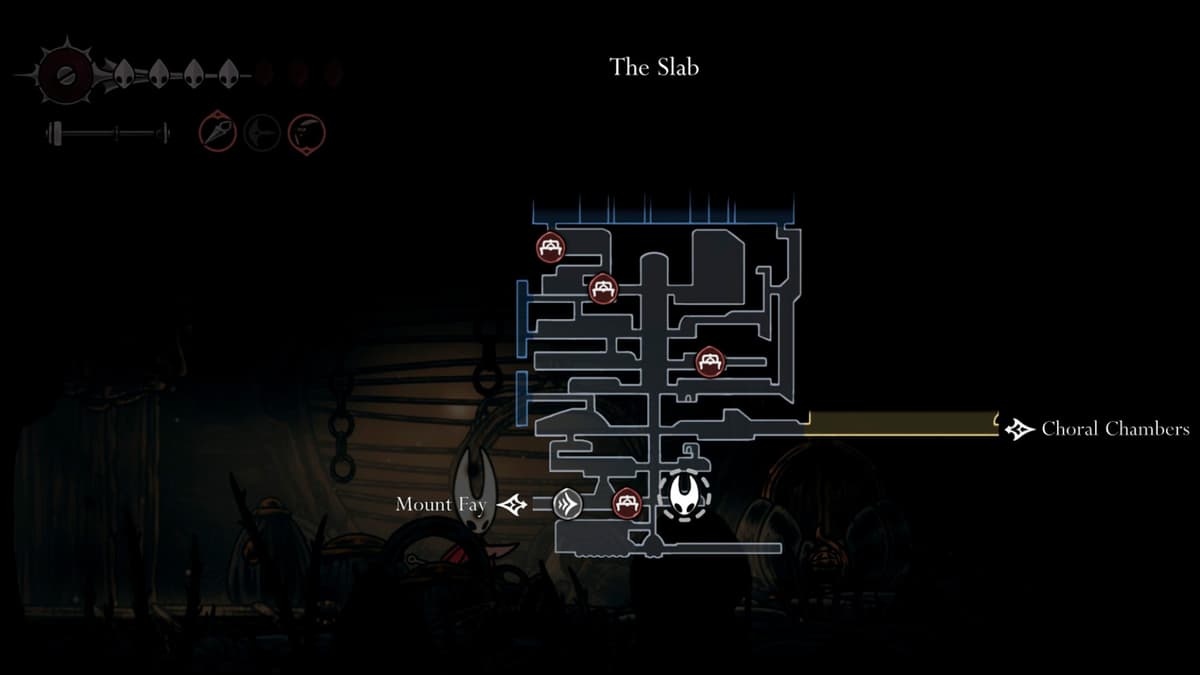Select the gray arrow marker near Mount Fay
The image size is (1200, 675).
(x=568, y=504)
